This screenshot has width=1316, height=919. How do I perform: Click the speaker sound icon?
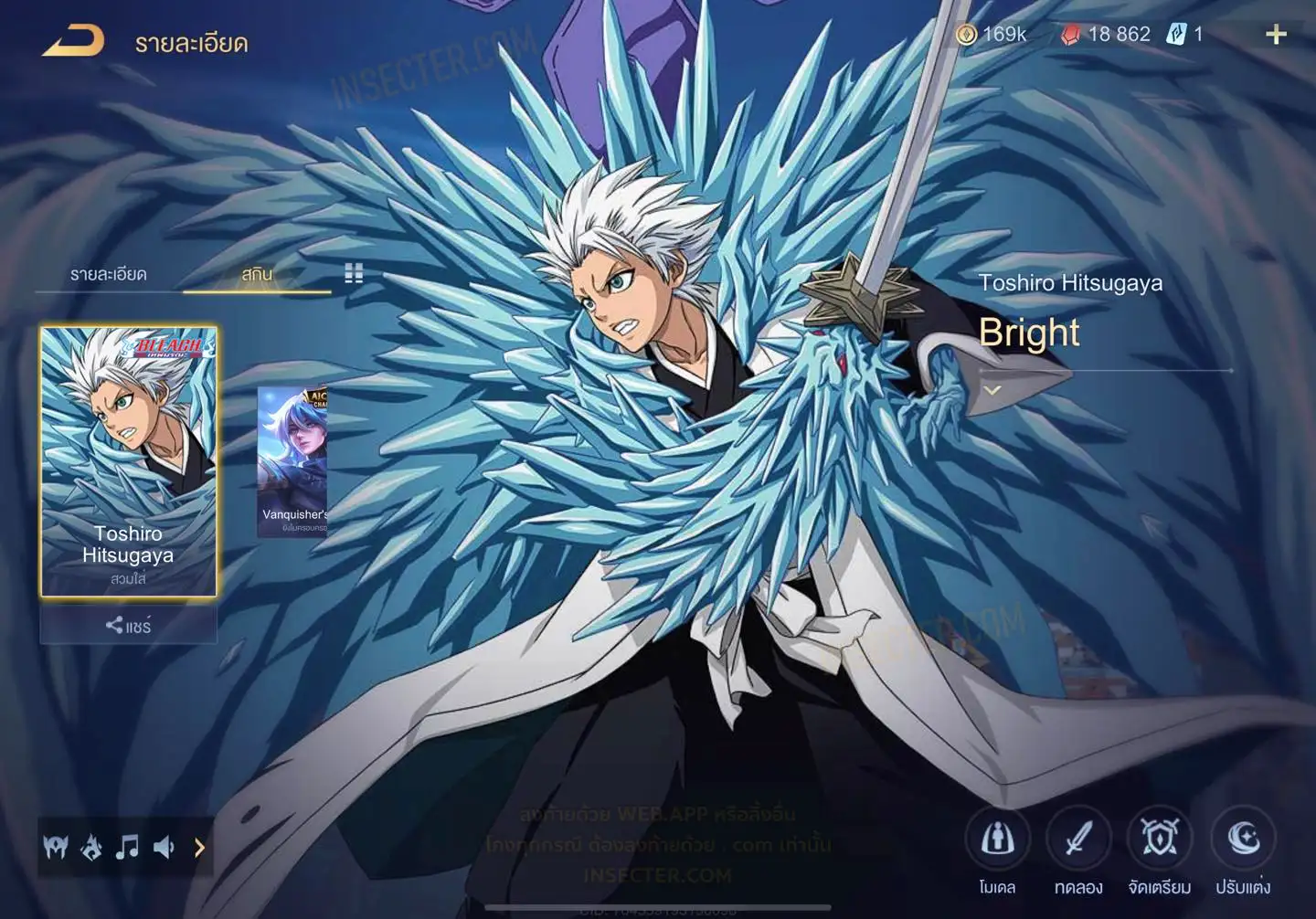click(x=164, y=848)
